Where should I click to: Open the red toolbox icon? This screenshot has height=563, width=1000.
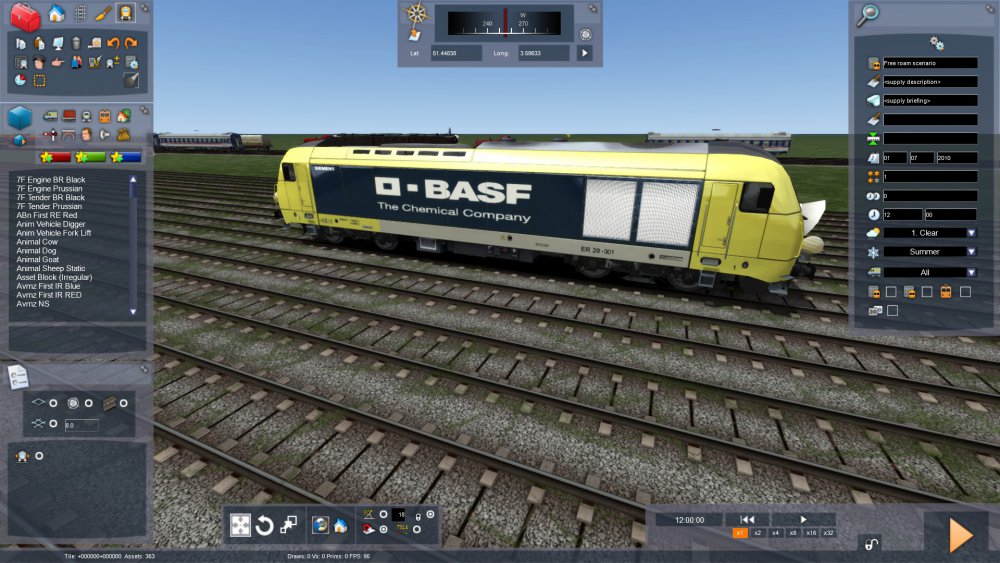click(24, 15)
